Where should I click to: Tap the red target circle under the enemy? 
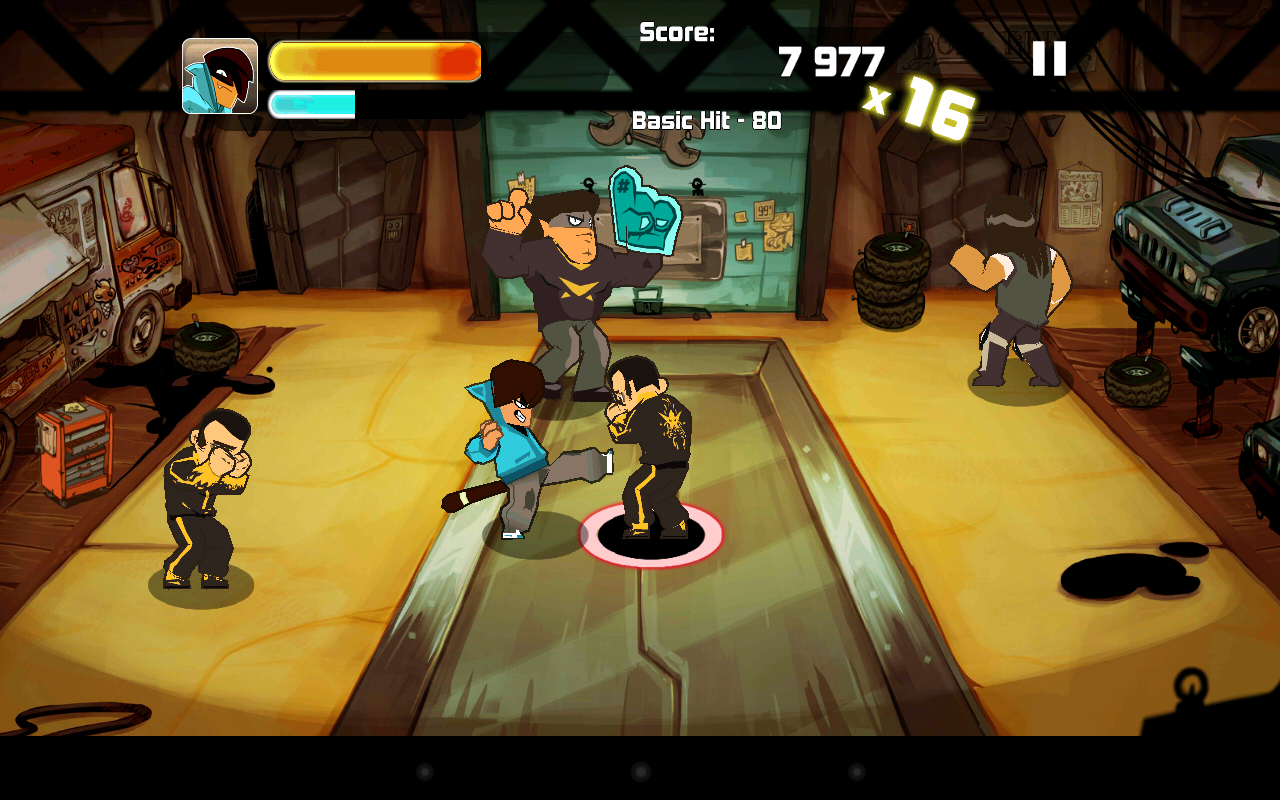point(650,535)
